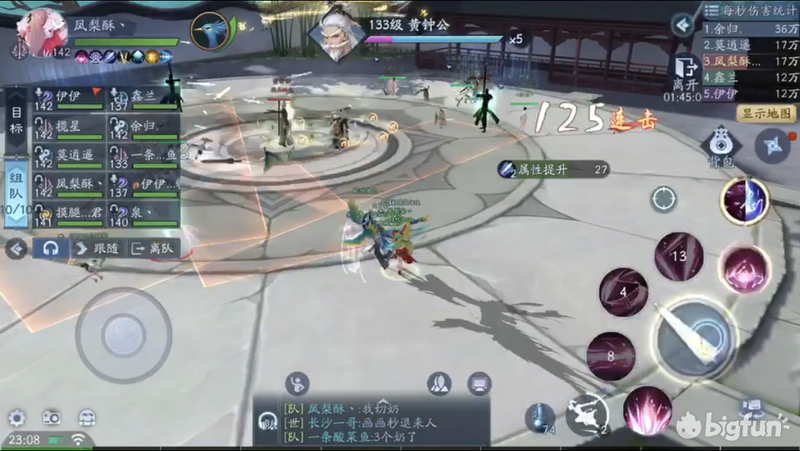Click the headphone voice button

tap(49, 249)
